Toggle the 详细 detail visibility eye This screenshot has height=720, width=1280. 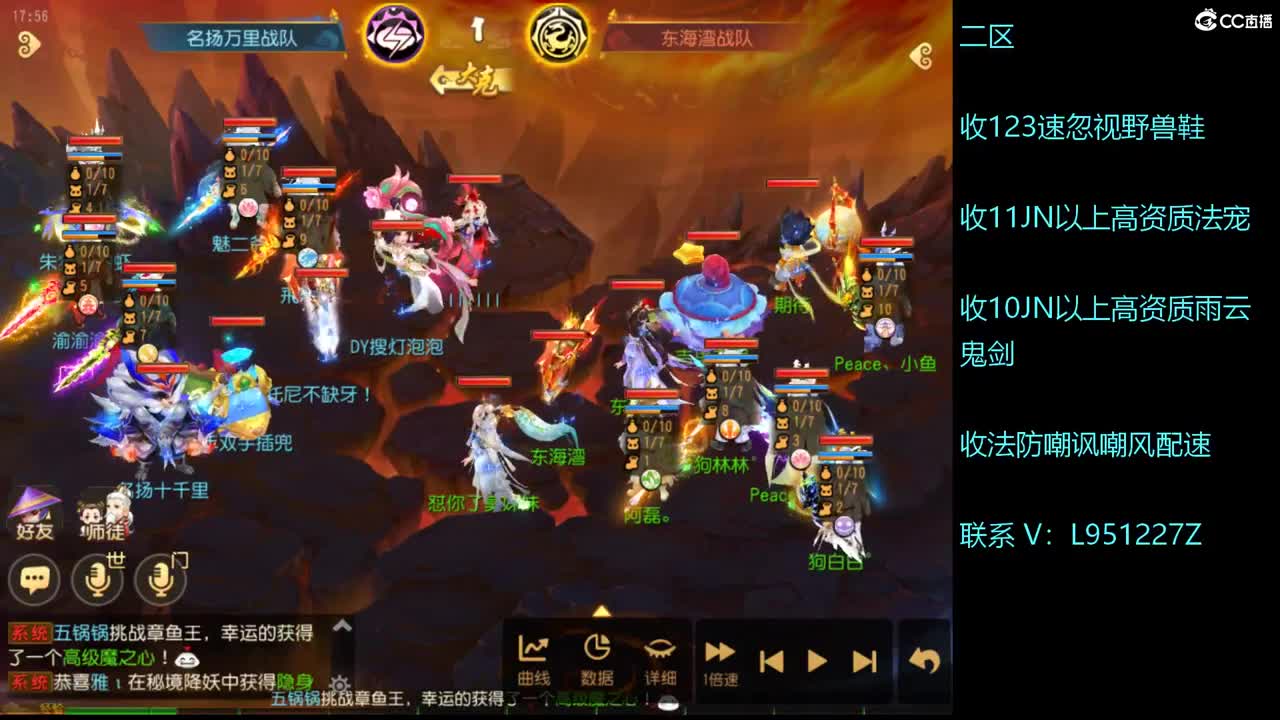pyautogui.click(x=659, y=650)
